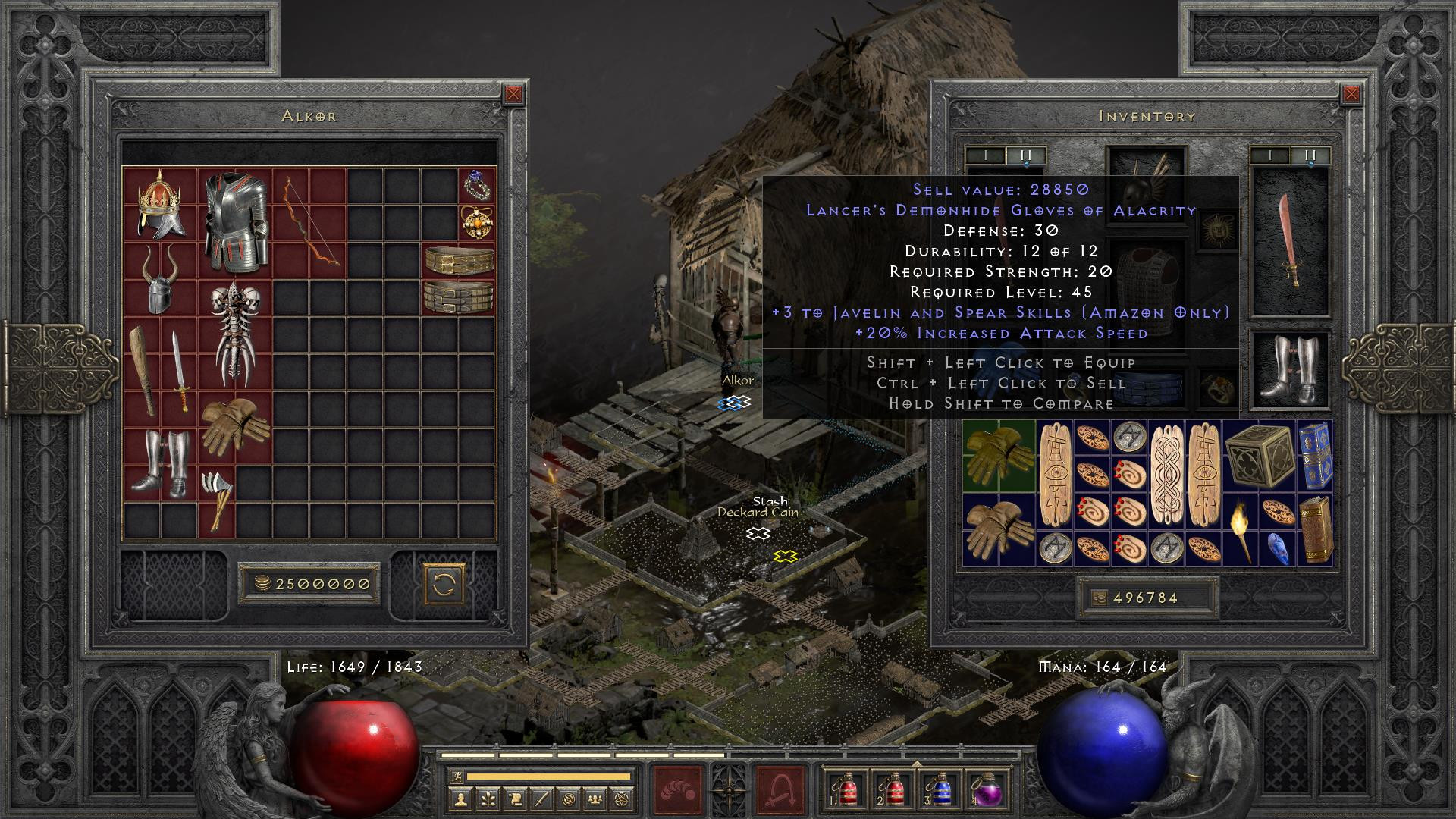Select the equipped boots slot
The image size is (1456, 819).
[x=1289, y=371]
